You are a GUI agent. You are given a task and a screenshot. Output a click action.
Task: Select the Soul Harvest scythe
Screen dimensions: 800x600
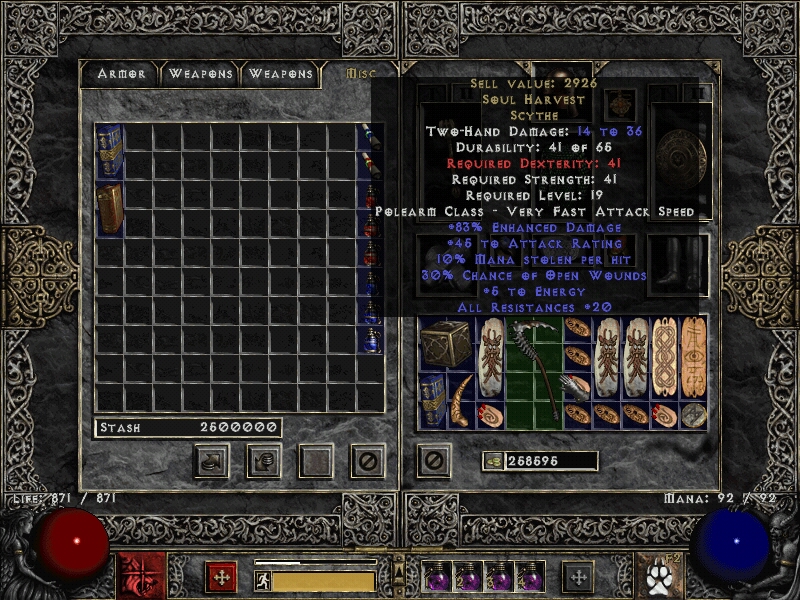pos(533,371)
